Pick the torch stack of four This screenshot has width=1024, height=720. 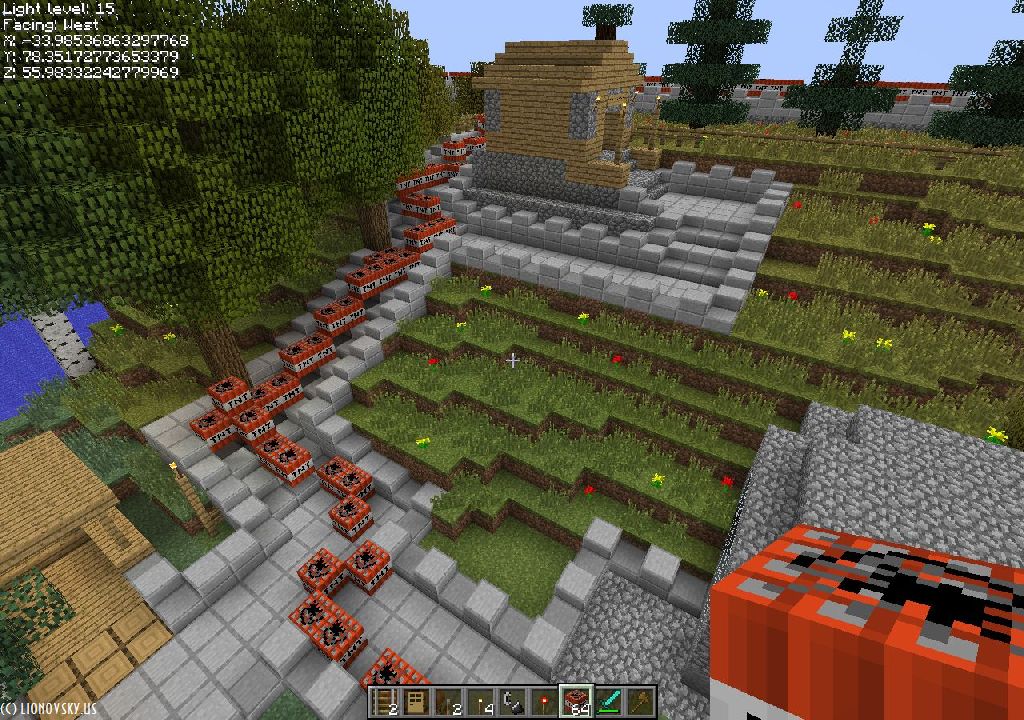pyautogui.click(x=479, y=702)
